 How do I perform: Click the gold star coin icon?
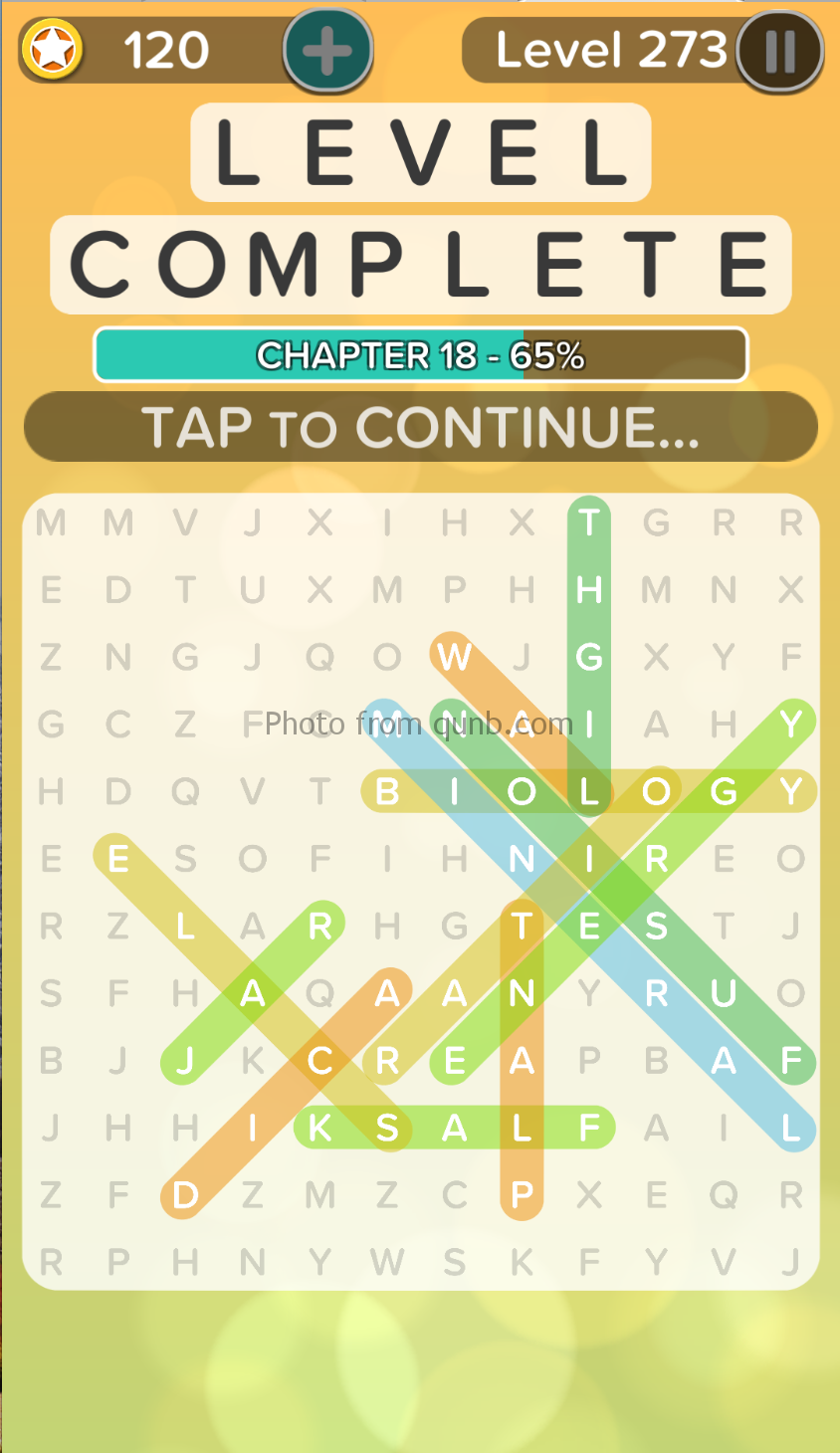pos(52,50)
